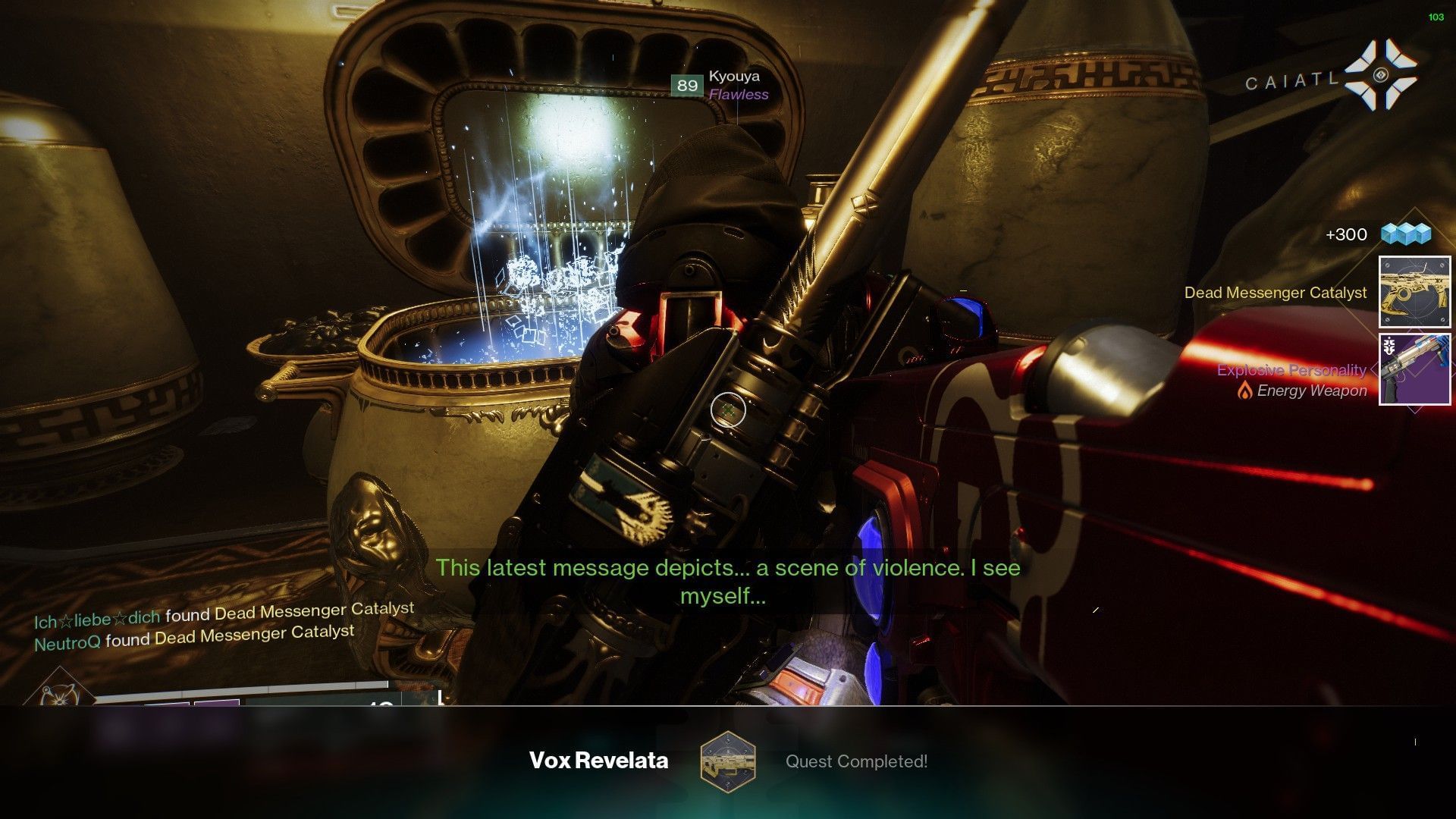The height and width of the screenshot is (819, 1456).
Task: Click the Vox Revelata quest title
Action: click(599, 761)
